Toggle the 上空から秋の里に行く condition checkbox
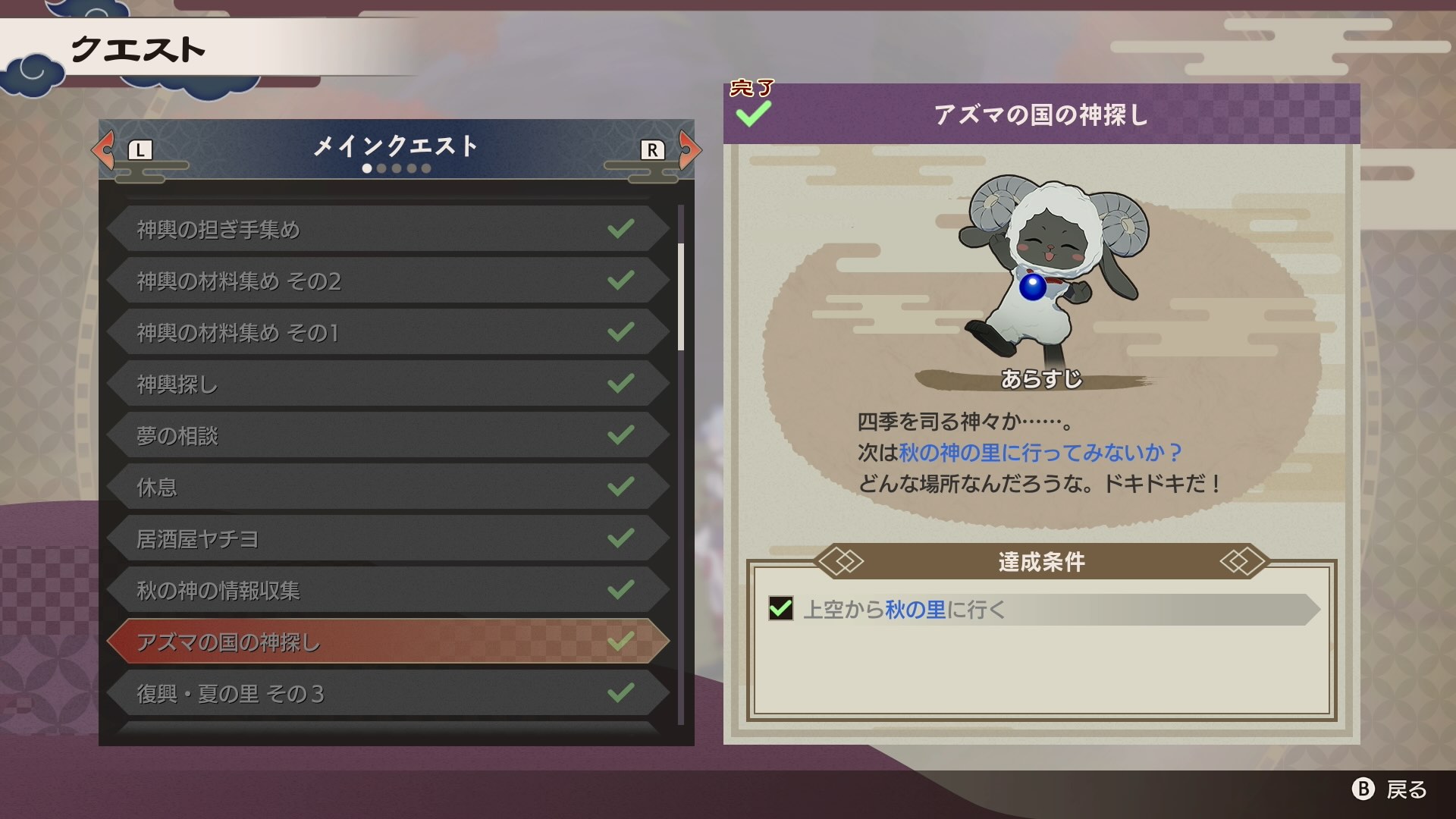This screenshot has height=819, width=1456. pyautogui.click(x=781, y=607)
